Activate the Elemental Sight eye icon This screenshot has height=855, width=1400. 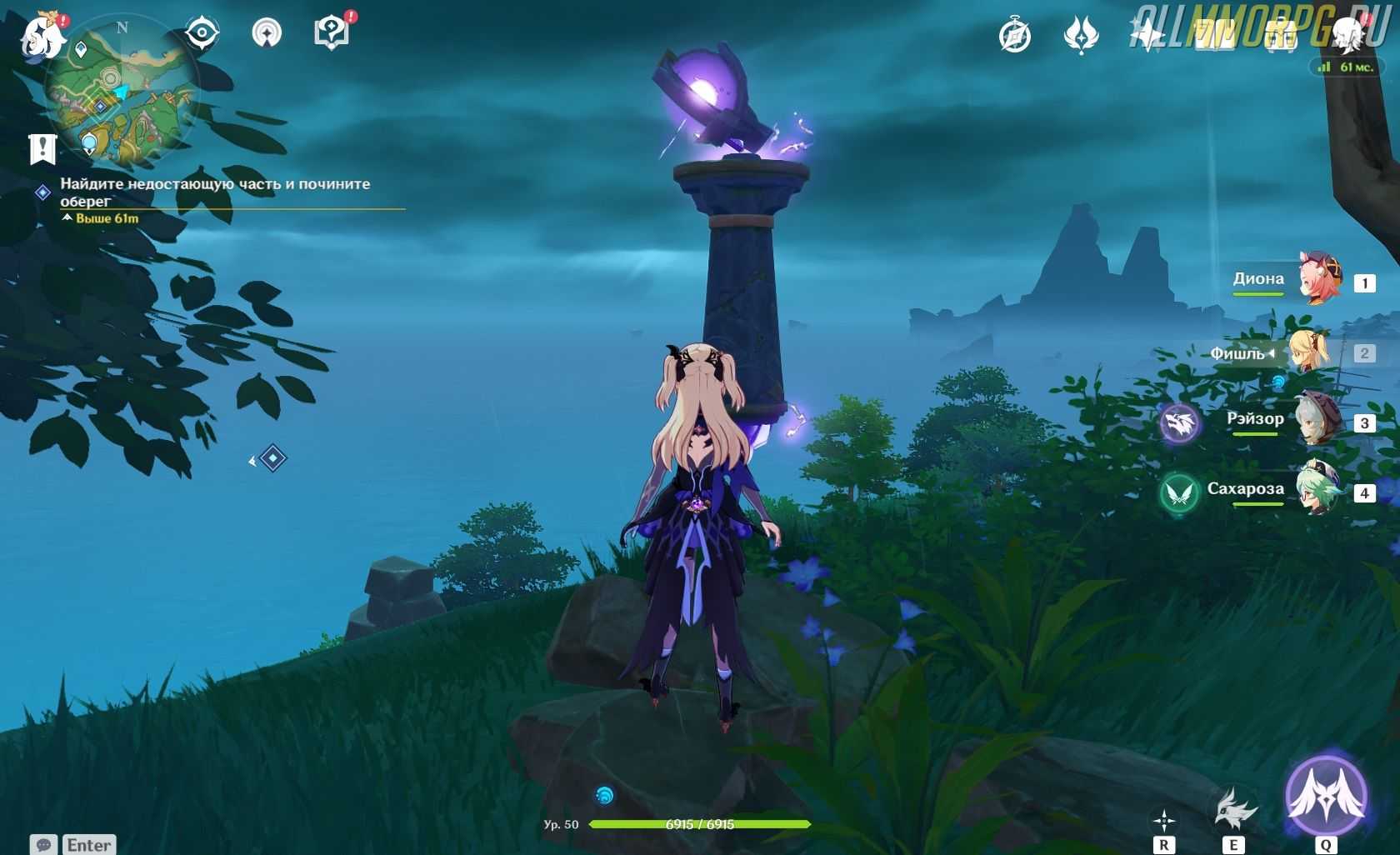[201, 33]
